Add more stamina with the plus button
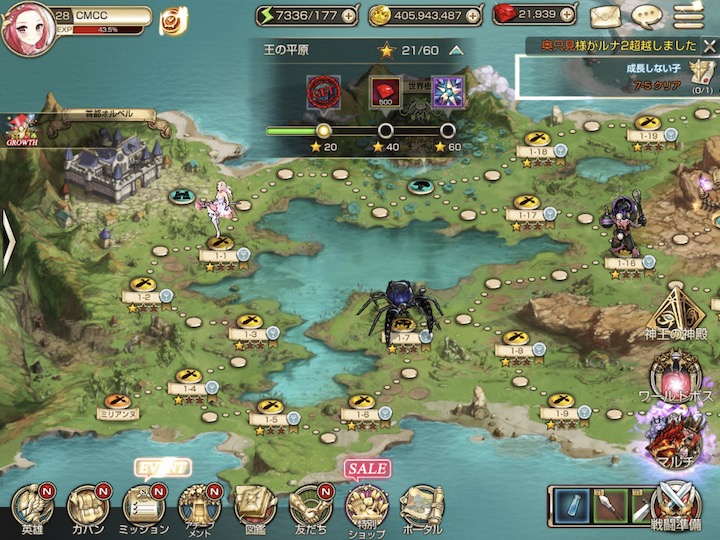This screenshot has height=540, width=720. point(347,16)
